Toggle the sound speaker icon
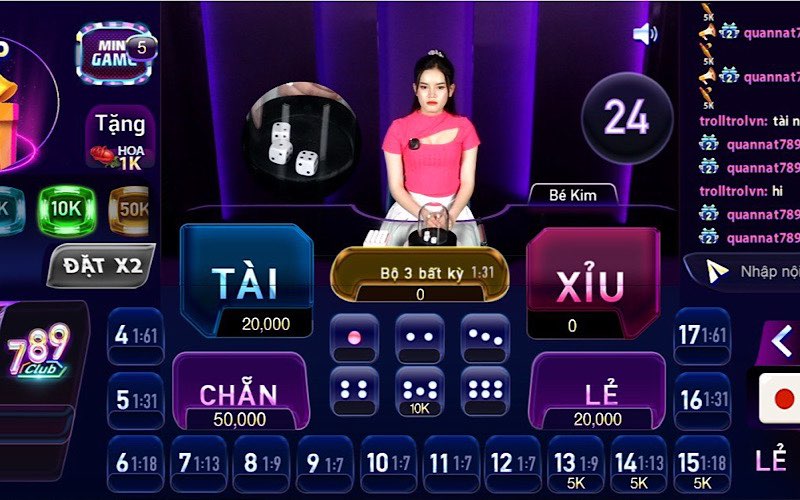The width and height of the screenshot is (800, 500). click(645, 34)
